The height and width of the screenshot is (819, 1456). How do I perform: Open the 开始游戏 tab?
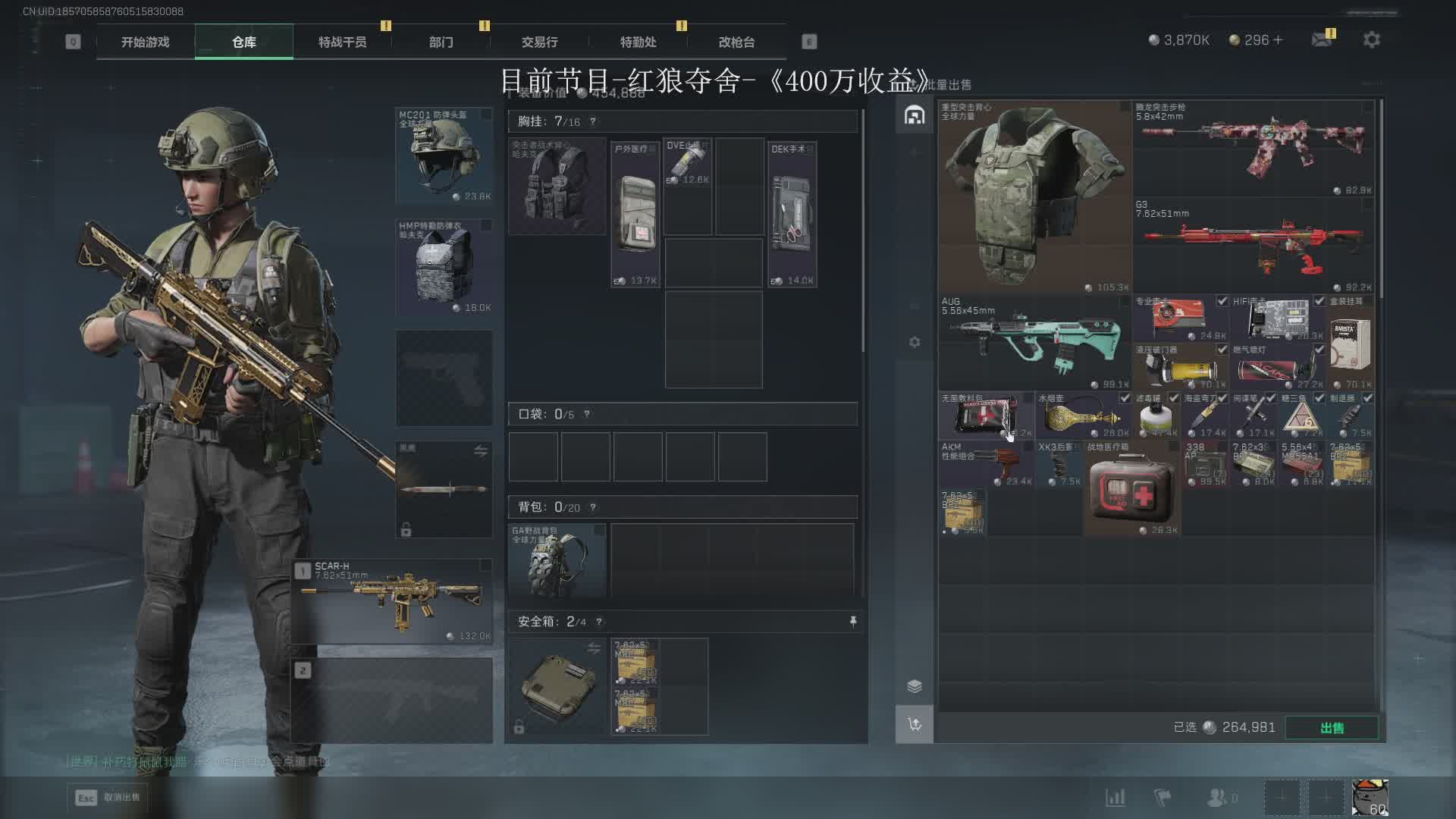click(x=145, y=42)
